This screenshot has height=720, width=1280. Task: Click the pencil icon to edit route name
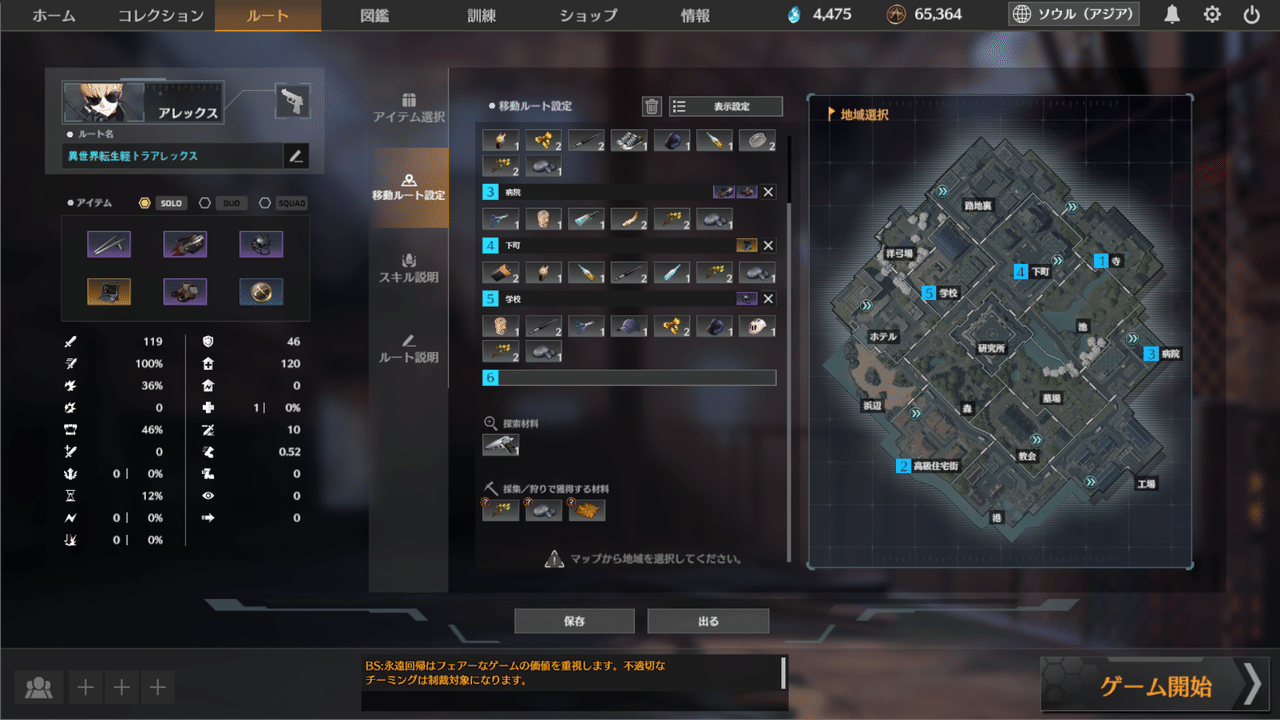click(297, 156)
